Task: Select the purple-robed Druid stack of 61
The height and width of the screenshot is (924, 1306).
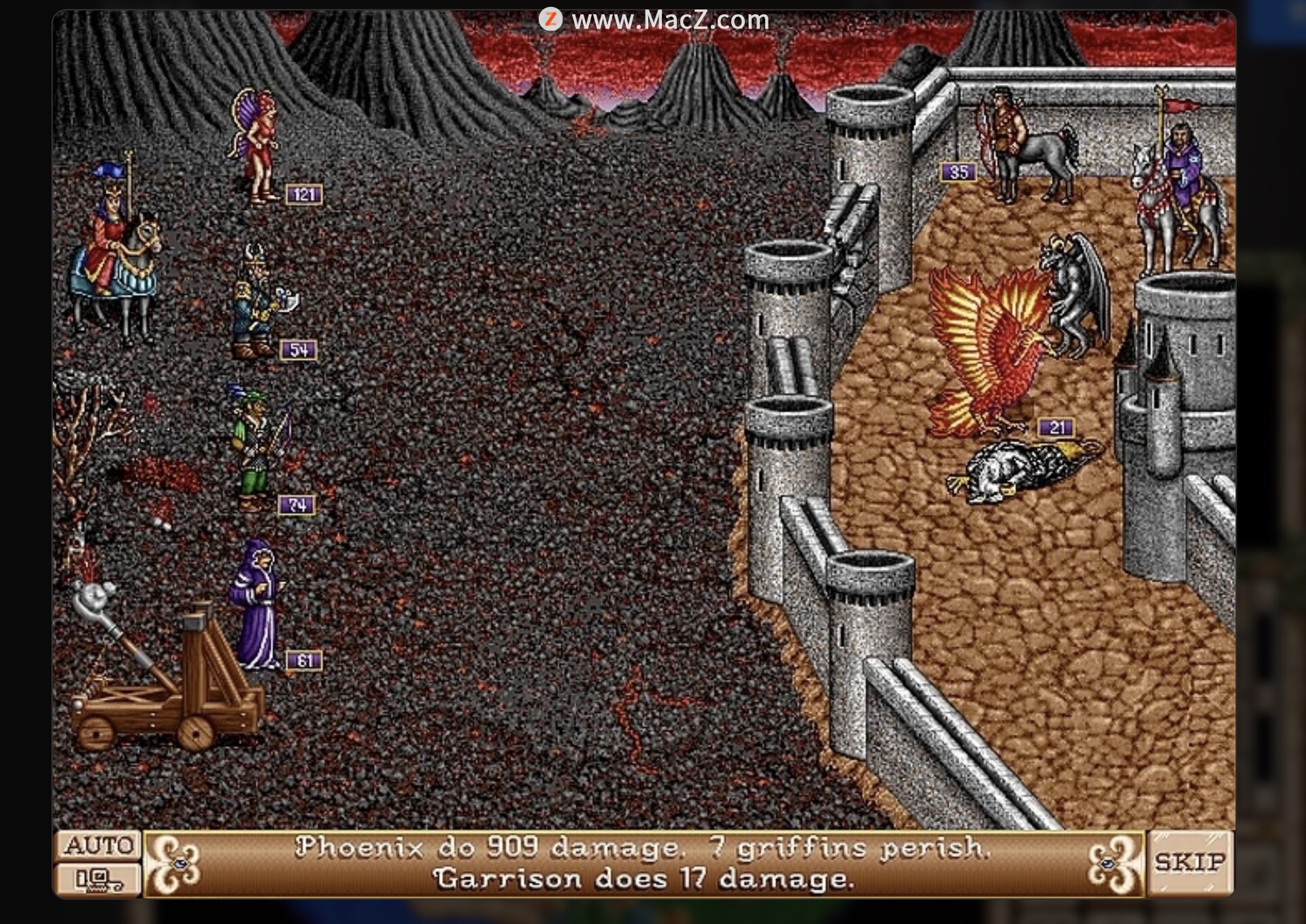Action: pos(256,604)
